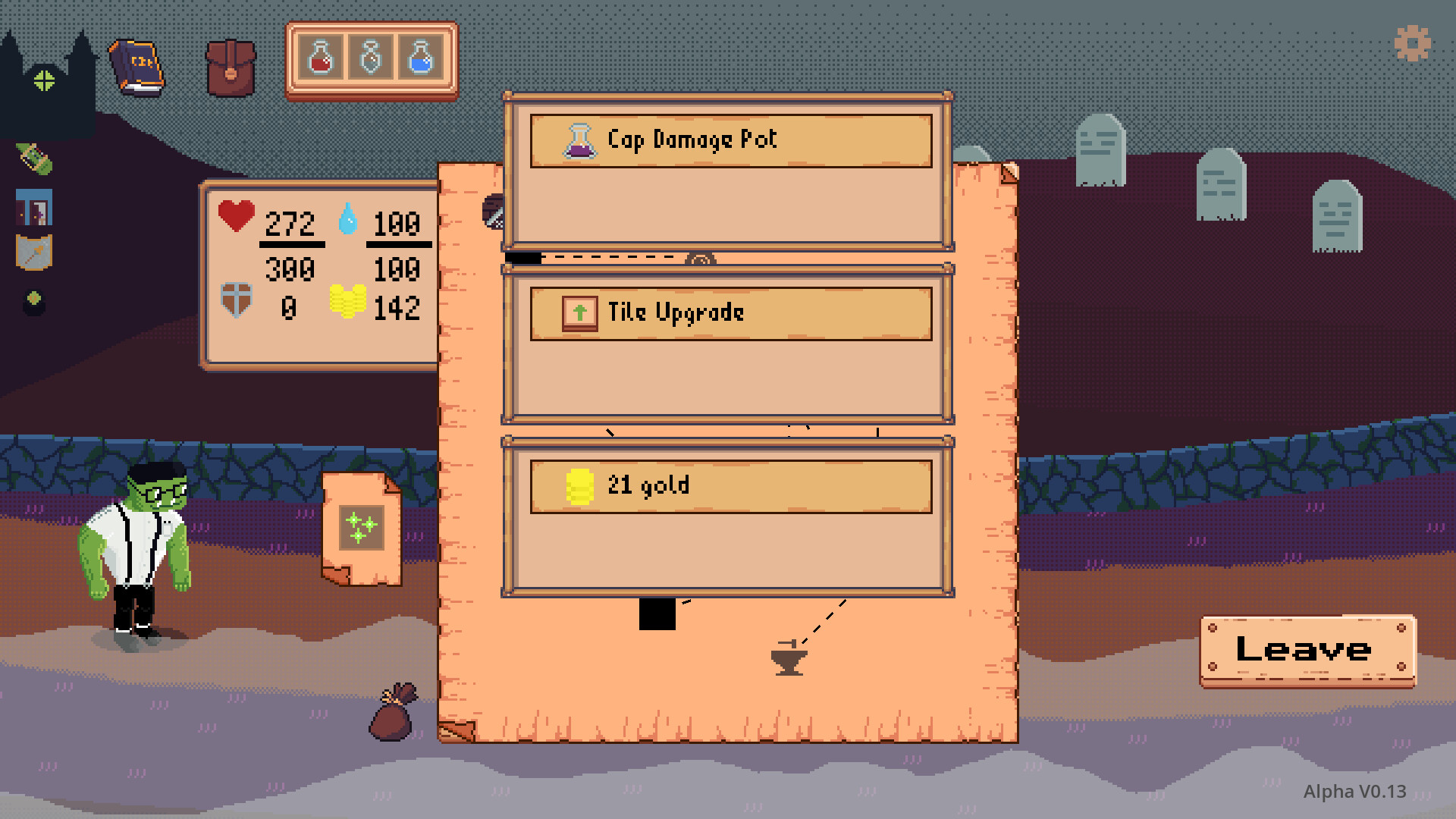Click the green crayon icon in the sidebar

click(33, 159)
